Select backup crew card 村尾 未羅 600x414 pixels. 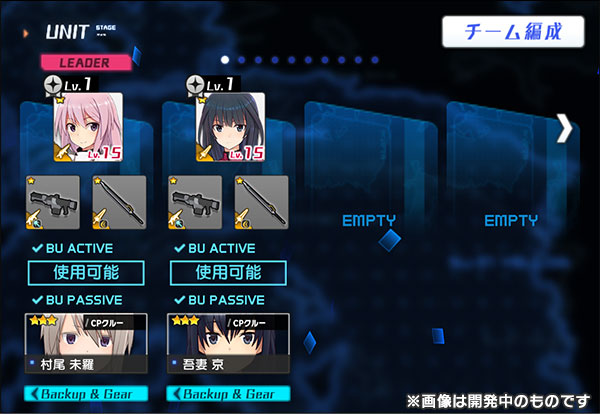86,343
